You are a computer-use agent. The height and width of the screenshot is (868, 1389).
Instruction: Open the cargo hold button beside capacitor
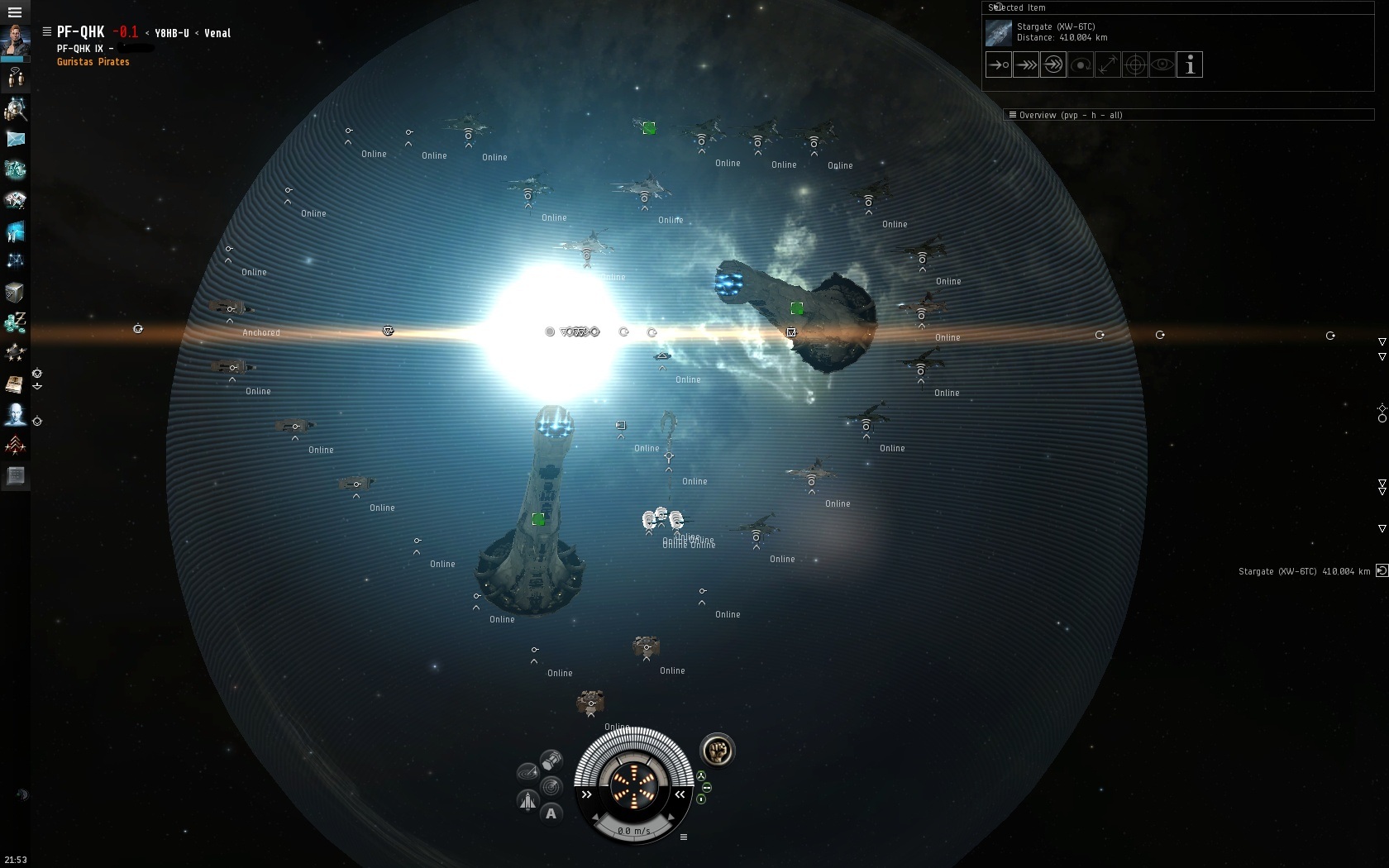(551, 760)
